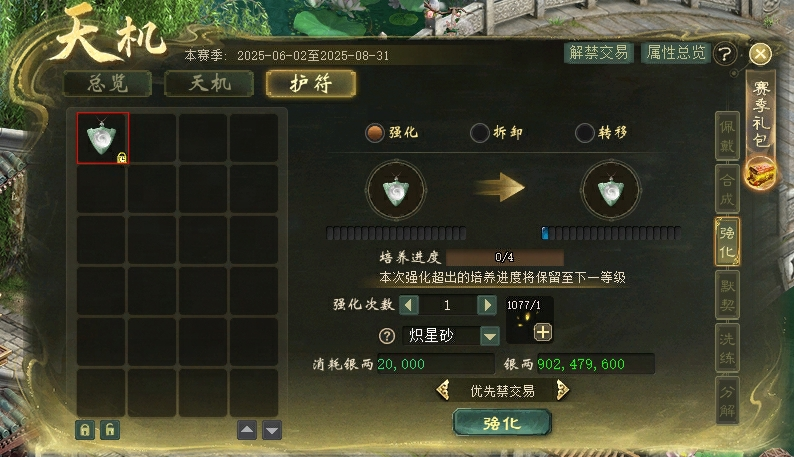
Task: Switch to the 合成 combine side tab
Action: (729, 189)
